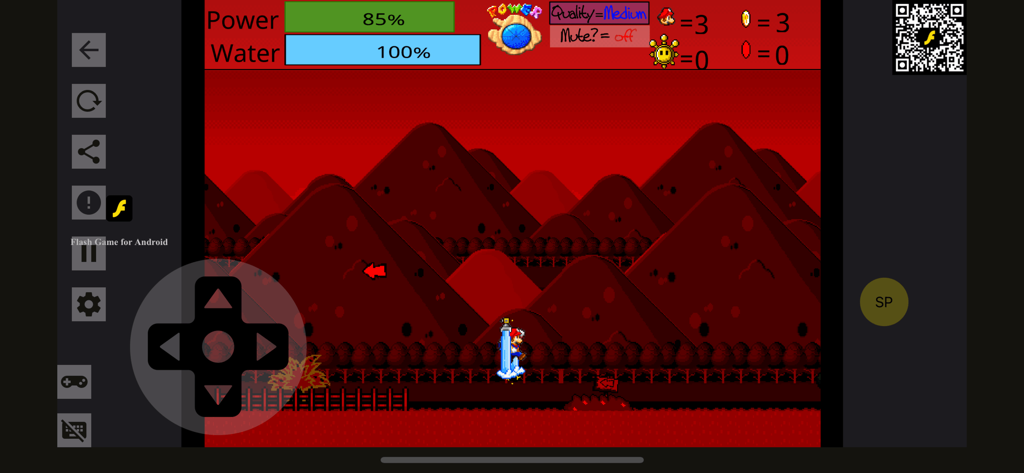
Task: Tap the D-pad left arrow
Action: (x=170, y=347)
